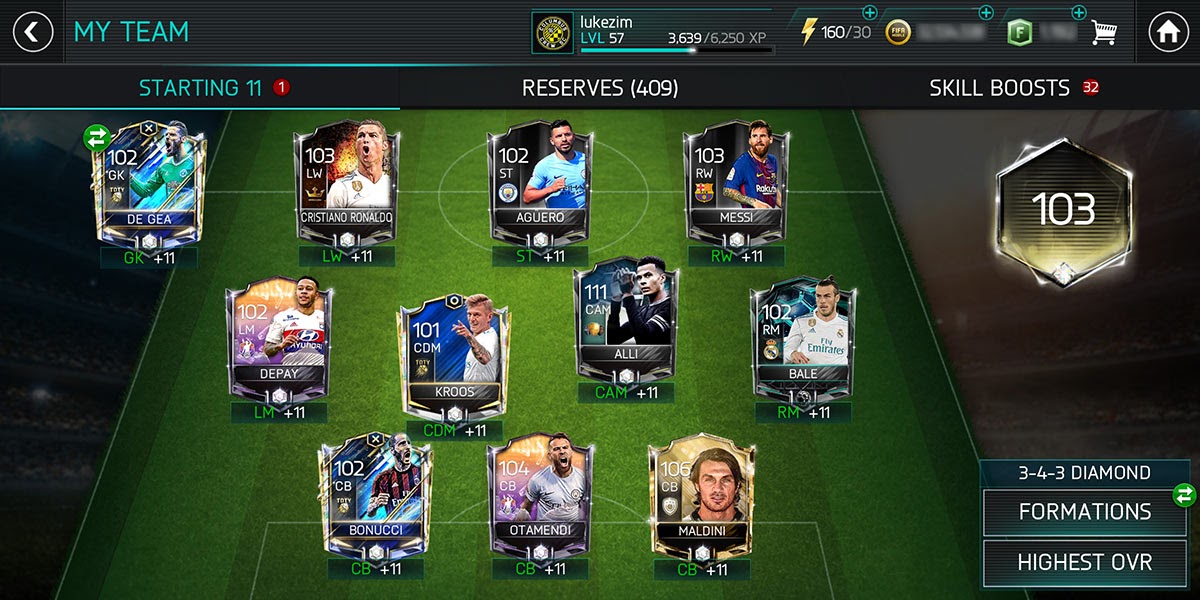Open the lukezim player profile badge
Viewport: 1200px width, 600px height.
[x=552, y=33]
